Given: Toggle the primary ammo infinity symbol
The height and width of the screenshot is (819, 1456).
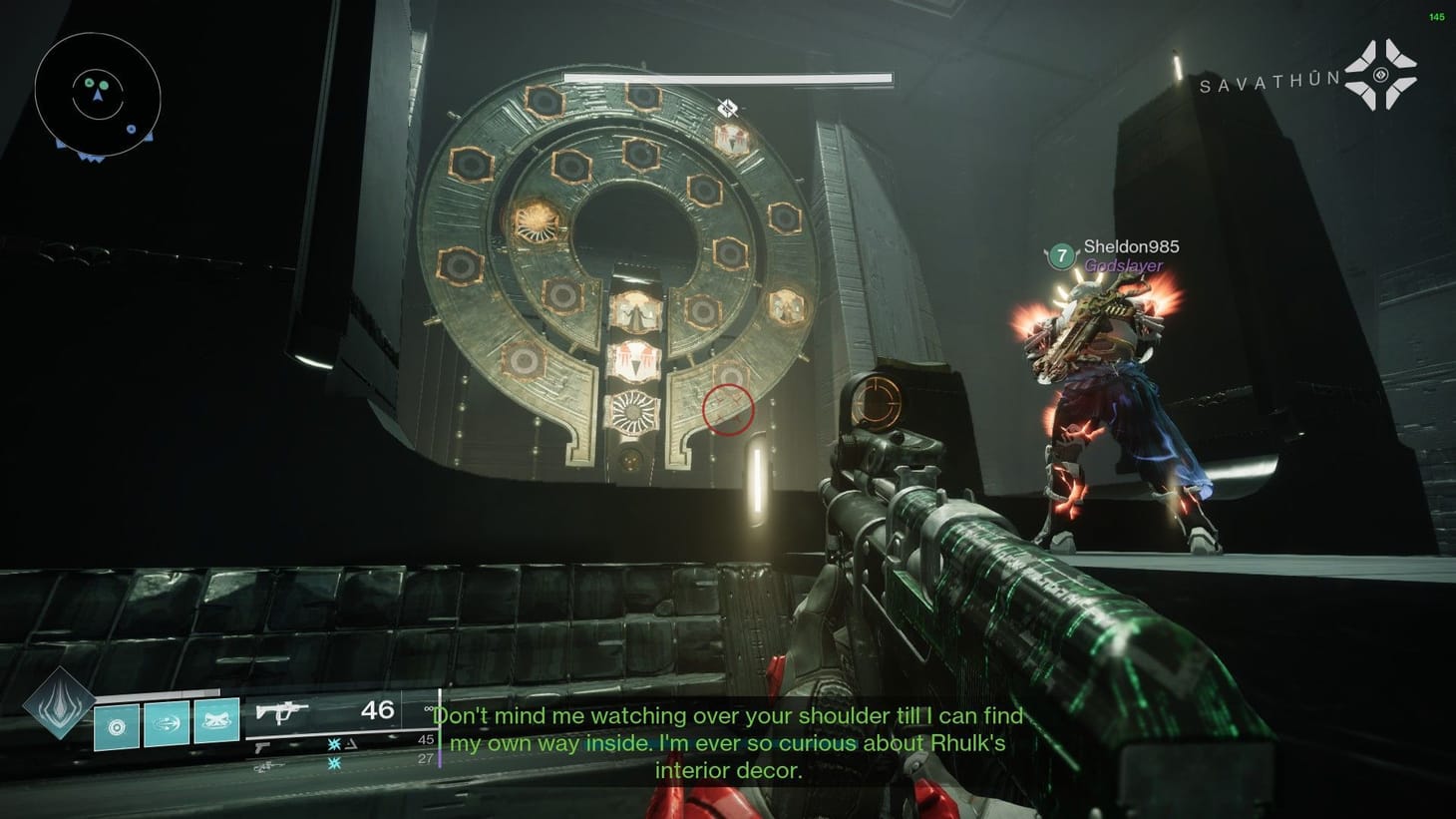Looking at the screenshot, I should tap(429, 708).
